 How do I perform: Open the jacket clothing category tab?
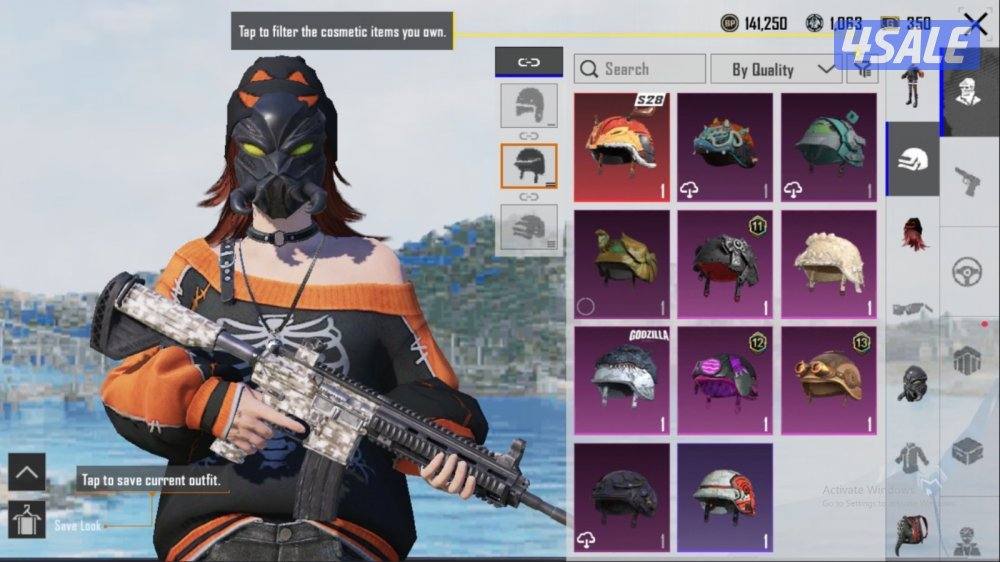pos(912,457)
